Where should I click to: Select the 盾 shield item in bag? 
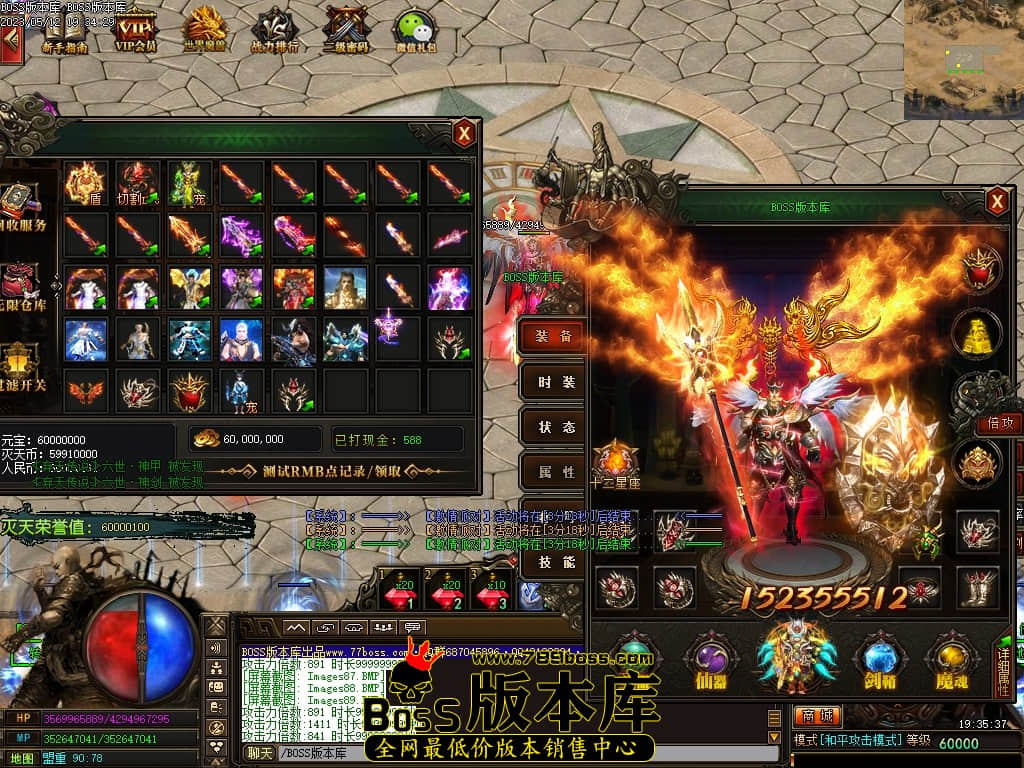(x=85, y=183)
